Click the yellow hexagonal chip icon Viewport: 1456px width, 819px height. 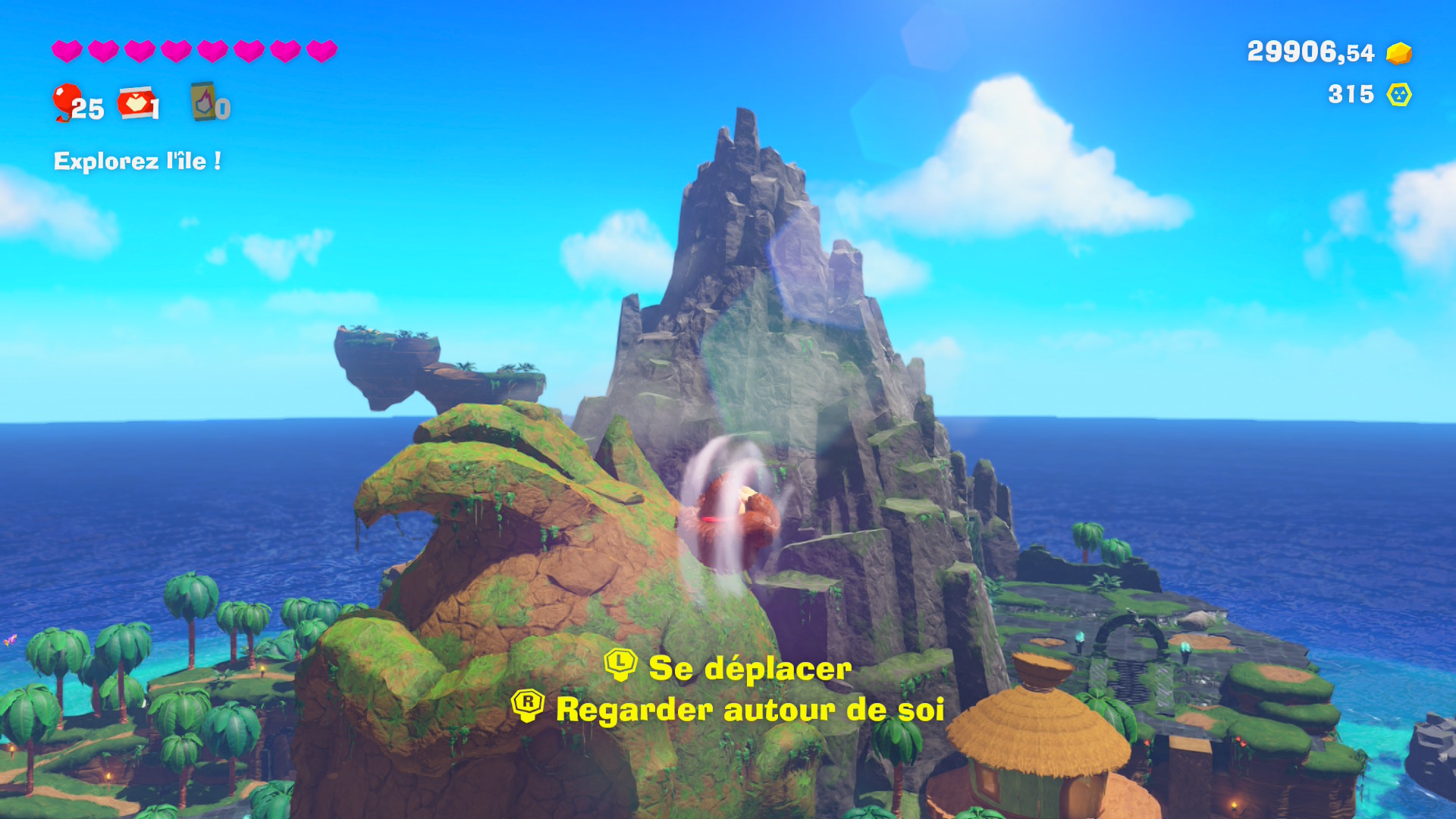pyautogui.click(x=1398, y=95)
